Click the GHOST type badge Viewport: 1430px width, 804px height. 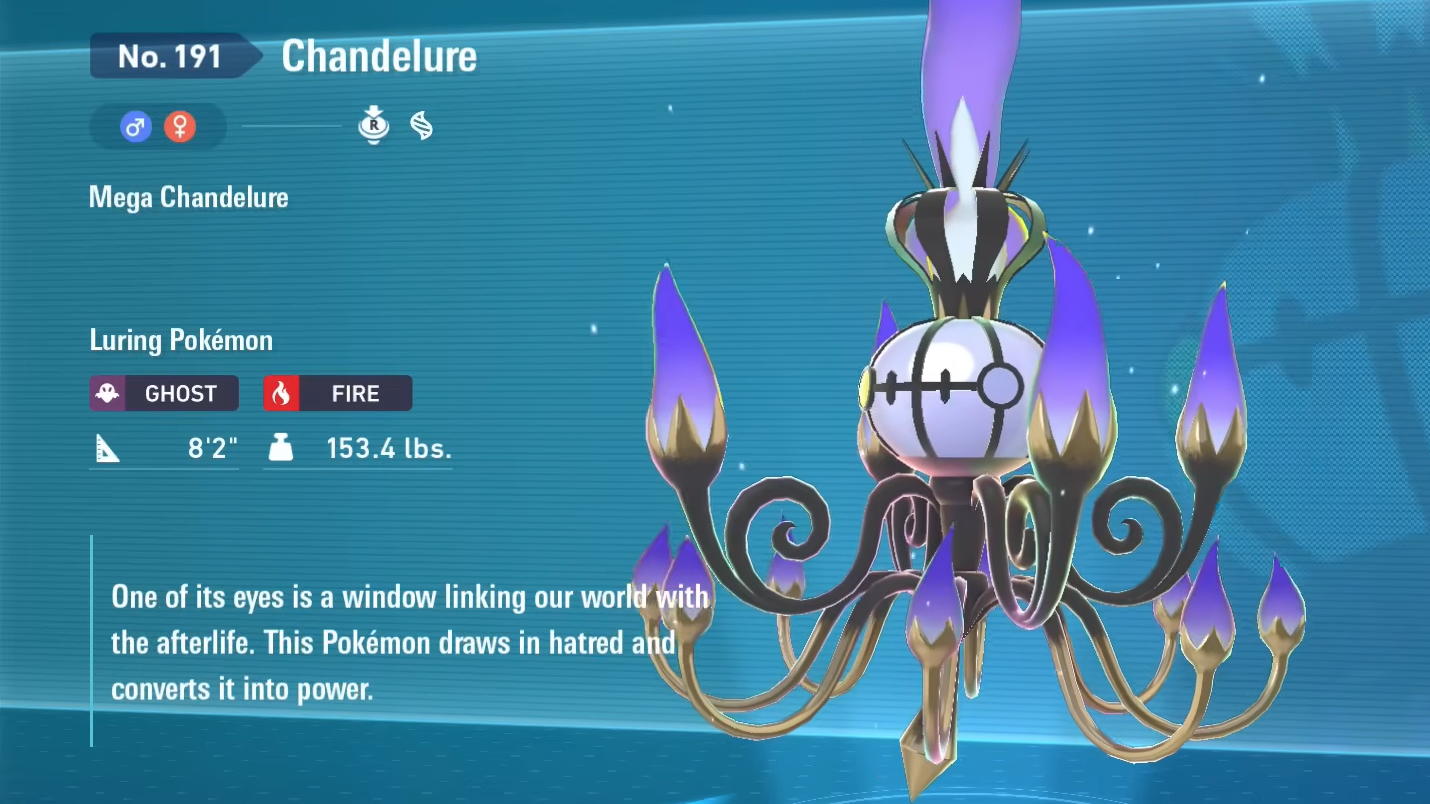tap(164, 393)
